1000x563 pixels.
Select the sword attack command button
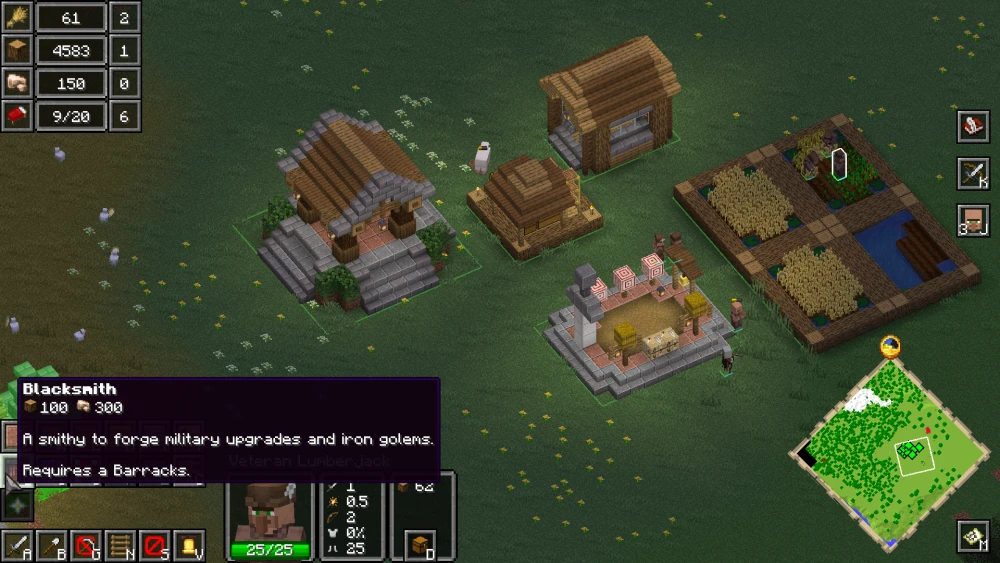click(17, 546)
